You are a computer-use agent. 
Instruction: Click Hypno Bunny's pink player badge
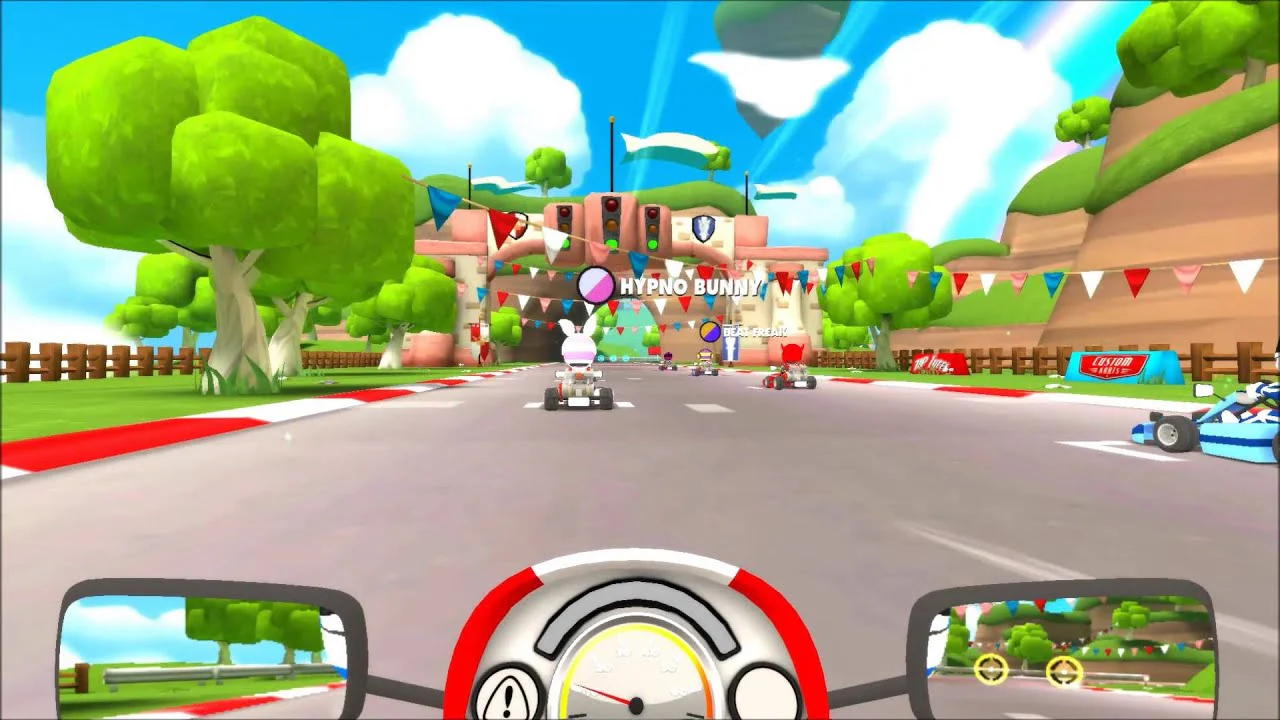coord(594,283)
